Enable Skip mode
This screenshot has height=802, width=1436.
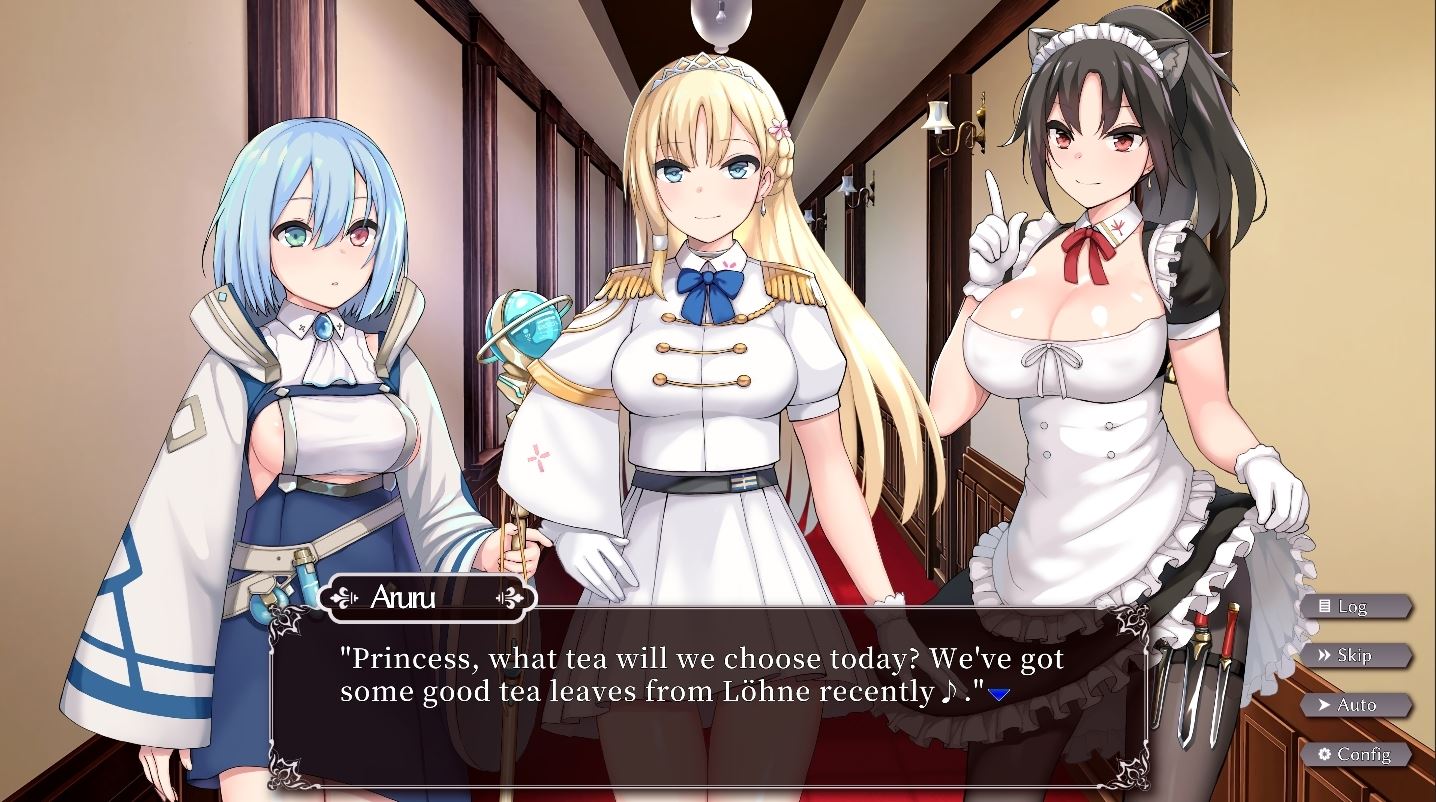[1356, 655]
